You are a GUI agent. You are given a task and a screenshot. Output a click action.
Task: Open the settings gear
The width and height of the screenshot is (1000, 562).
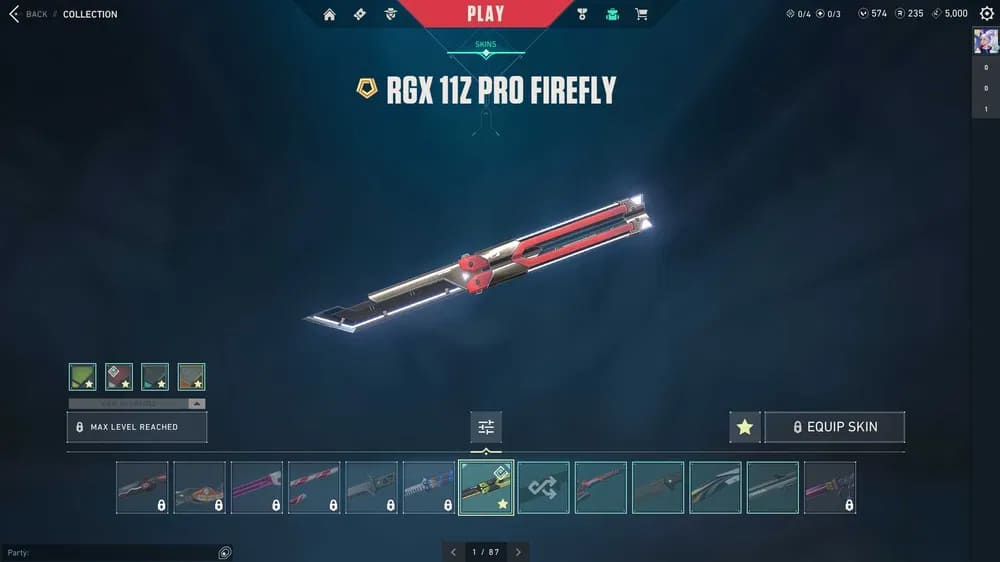pos(986,14)
